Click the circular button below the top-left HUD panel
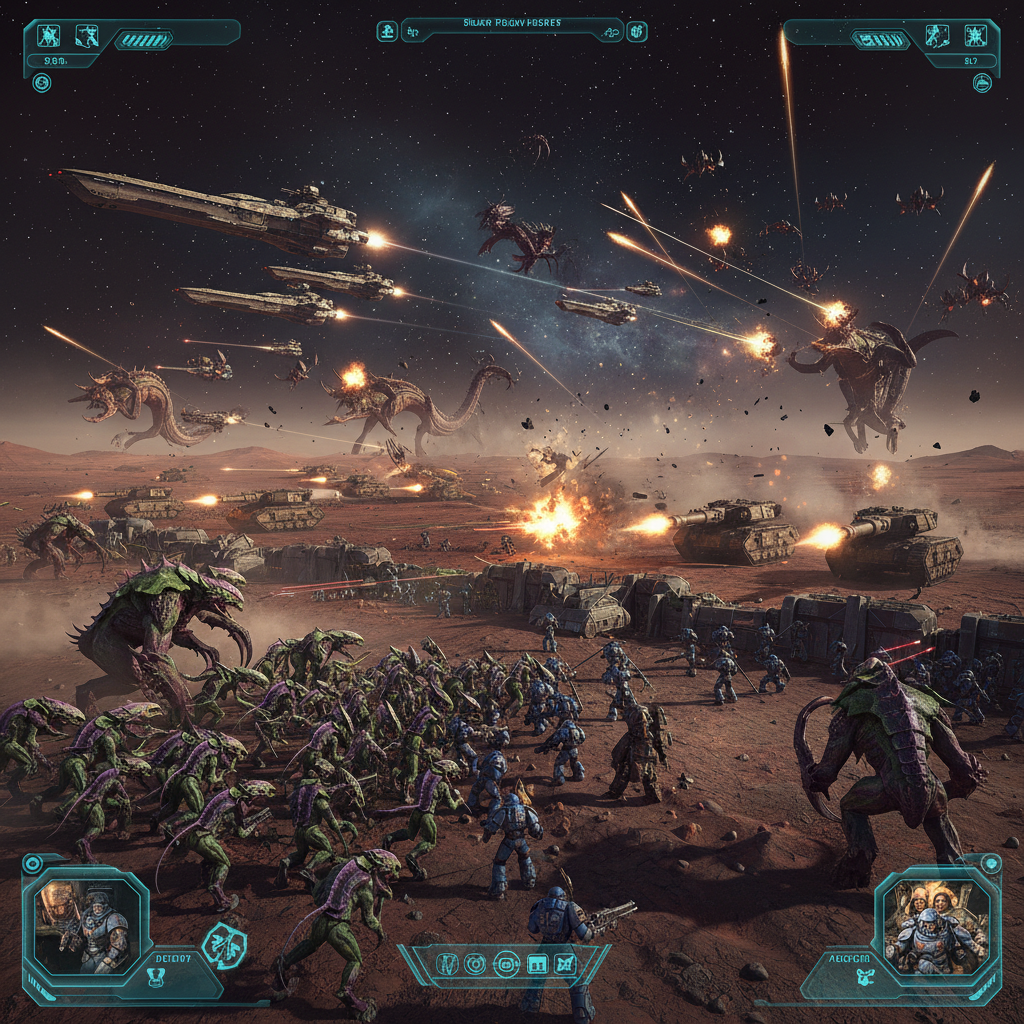Viewport: 1024px width, 1024px height. click(42, 84)
